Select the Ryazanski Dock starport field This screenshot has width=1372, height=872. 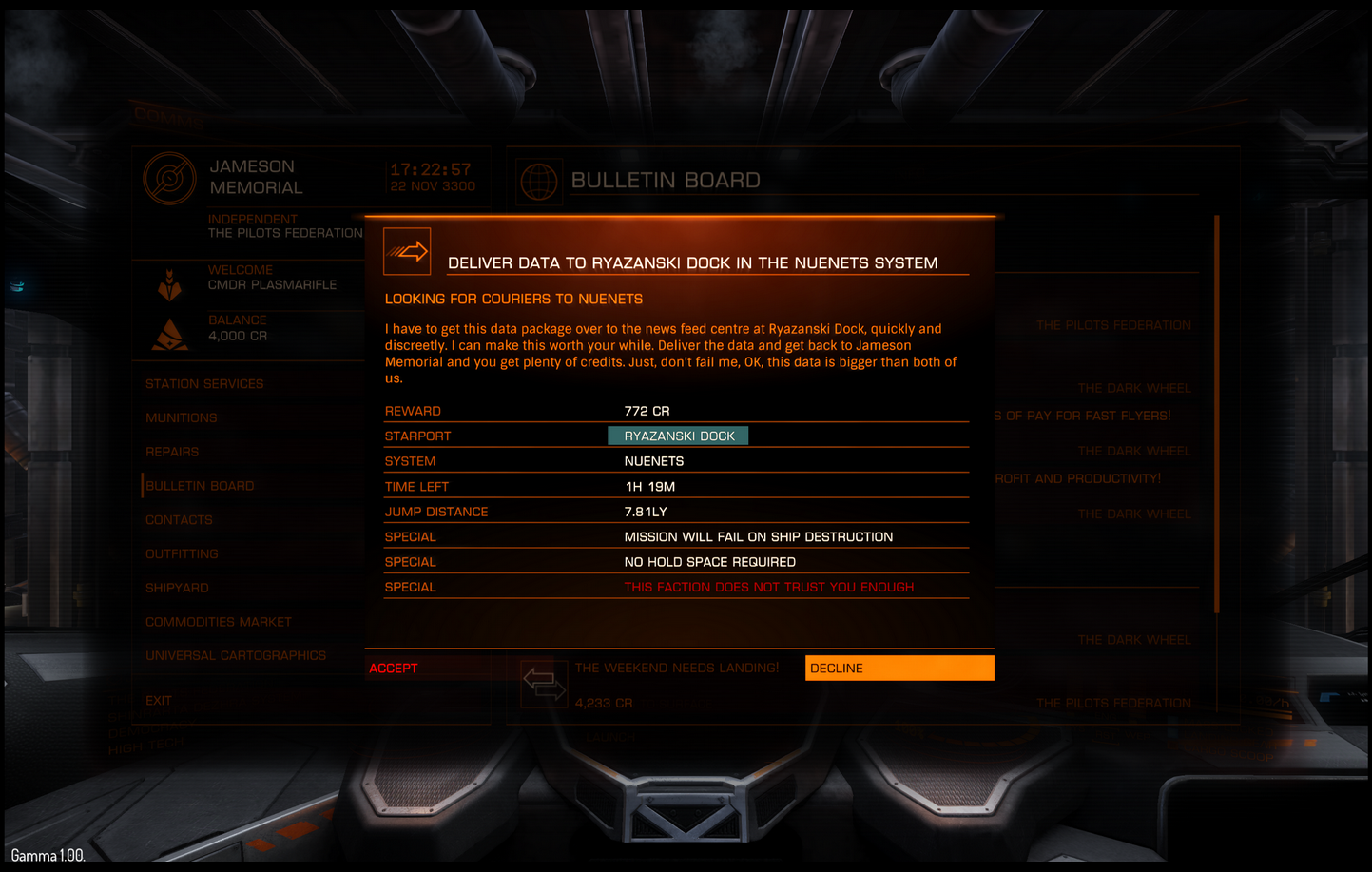678,436
